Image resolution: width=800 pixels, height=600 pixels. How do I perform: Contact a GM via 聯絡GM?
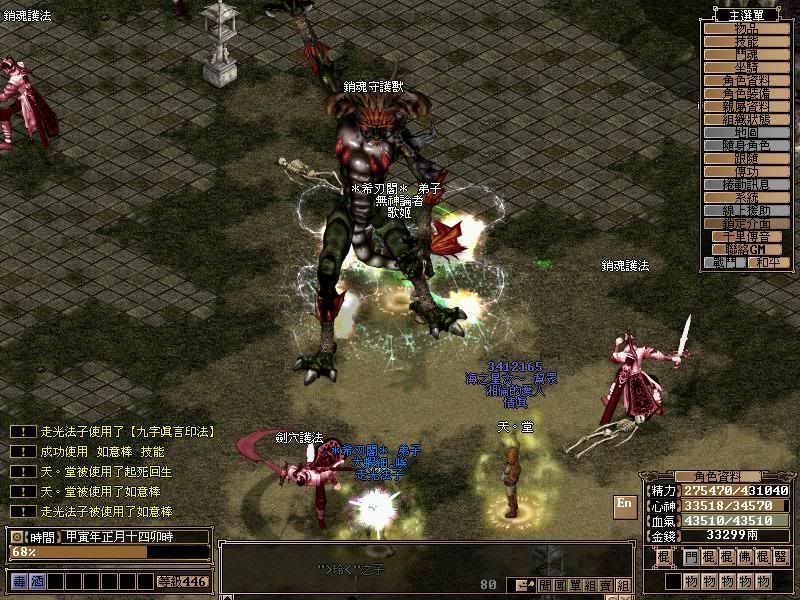click(747, 250)
